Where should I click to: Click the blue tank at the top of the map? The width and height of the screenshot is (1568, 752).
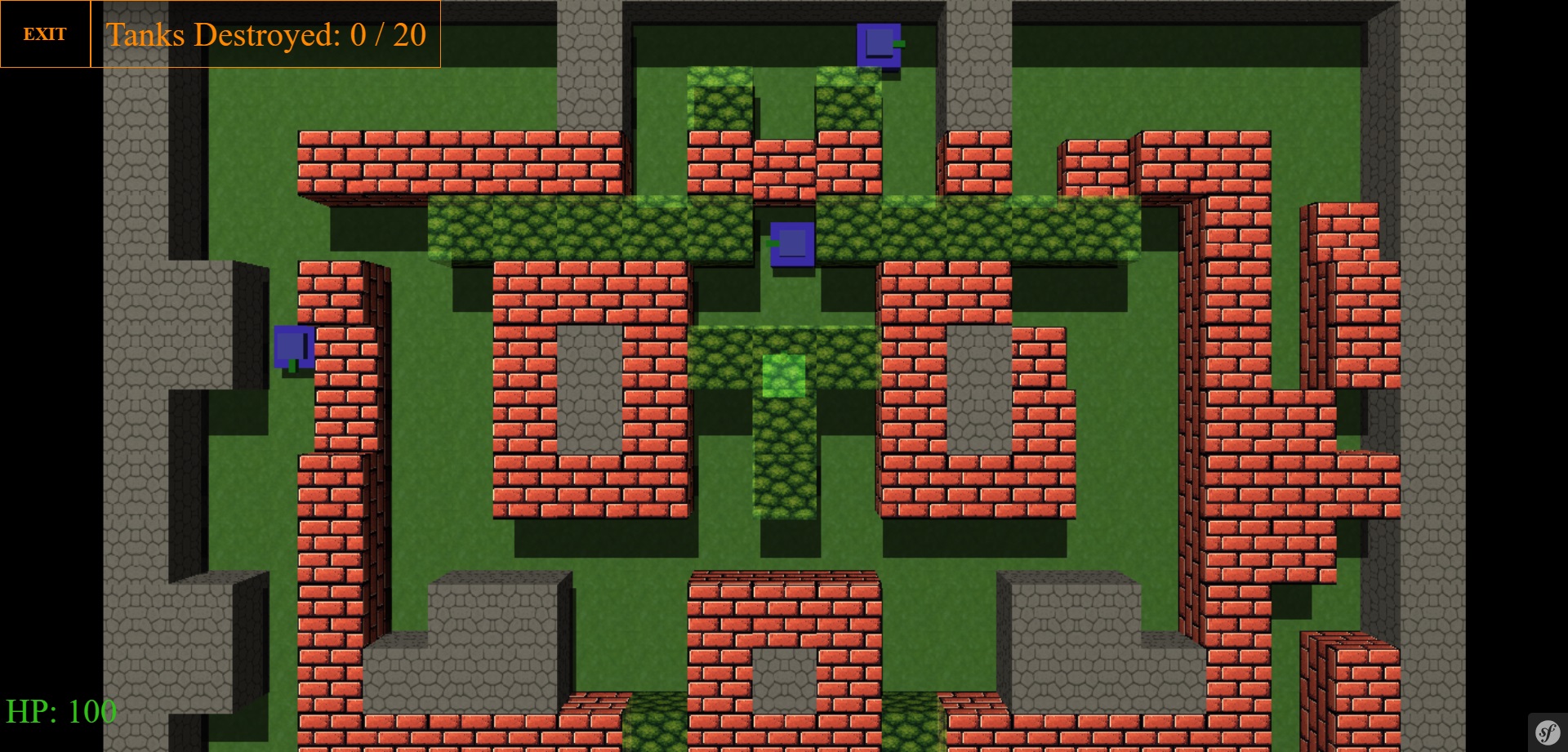pyautogui.click(x=880, y=45)
